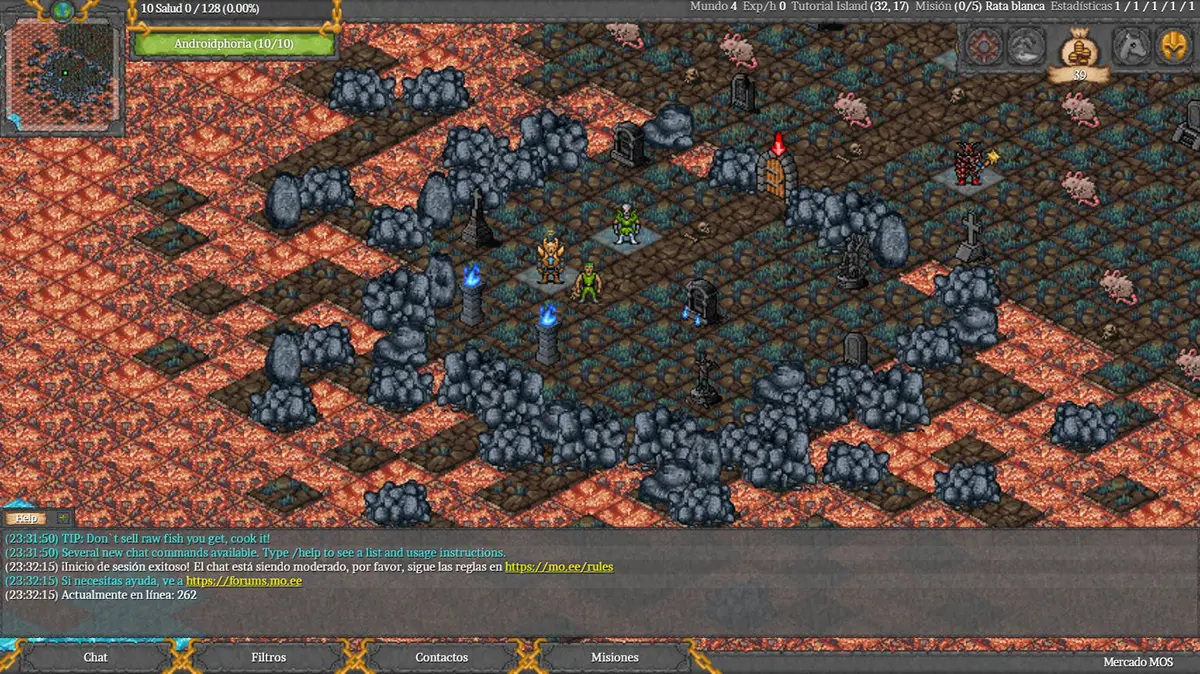1200x674 pixels.
Task: Open the mo.ee/rules link in chat
Action: [x=559, y=567]
